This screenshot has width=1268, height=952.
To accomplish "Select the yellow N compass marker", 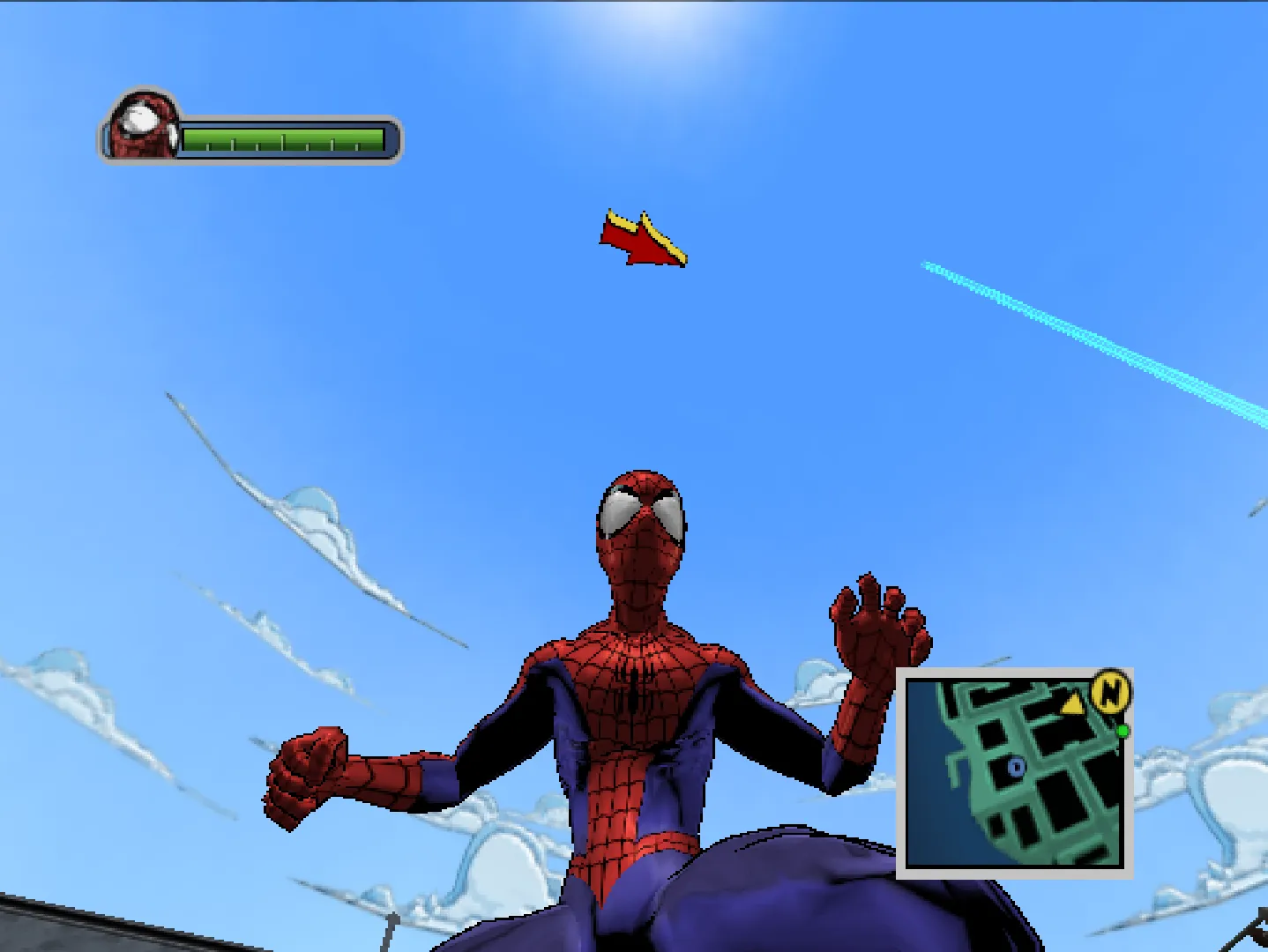I will click(1111, 690).
